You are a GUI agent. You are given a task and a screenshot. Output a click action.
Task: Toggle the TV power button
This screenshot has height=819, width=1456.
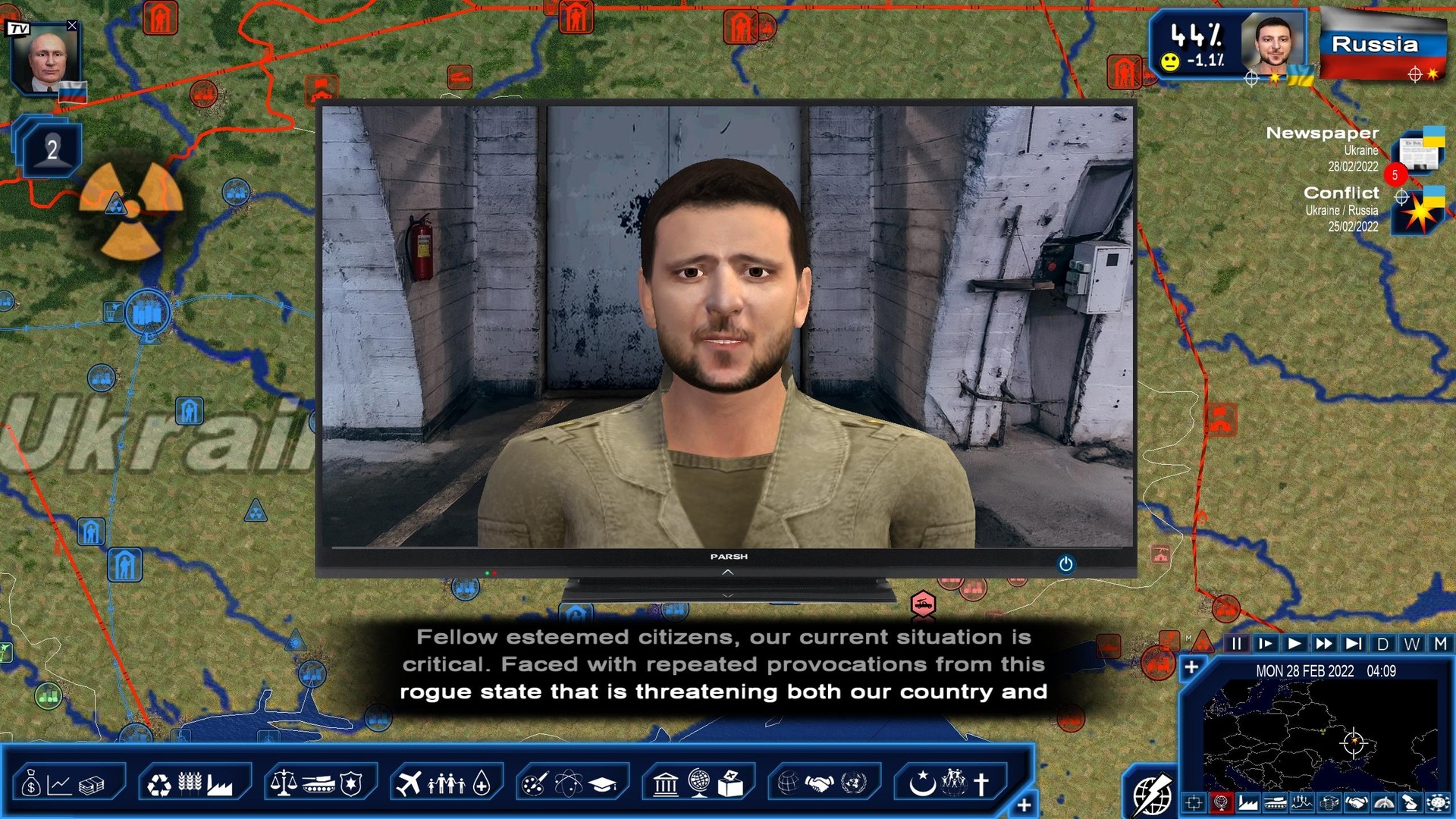[x=1065, y=565]
